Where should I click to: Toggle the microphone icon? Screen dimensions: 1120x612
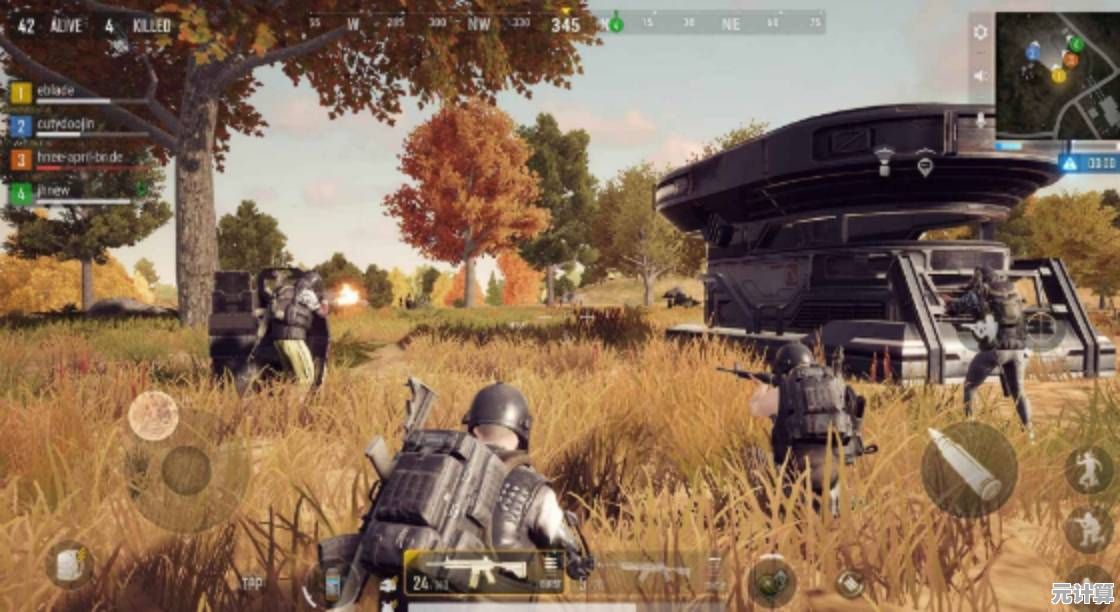click(x=980, y=120)
